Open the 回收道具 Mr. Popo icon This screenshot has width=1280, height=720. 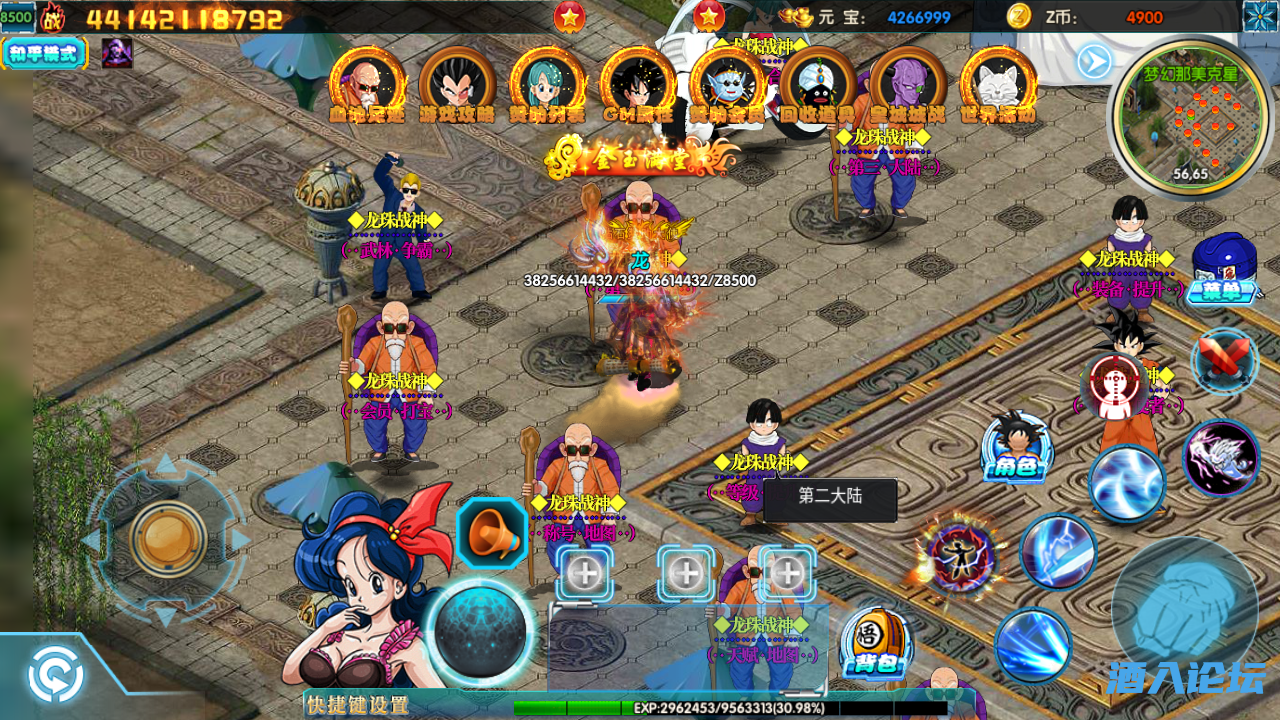[817, 84]
